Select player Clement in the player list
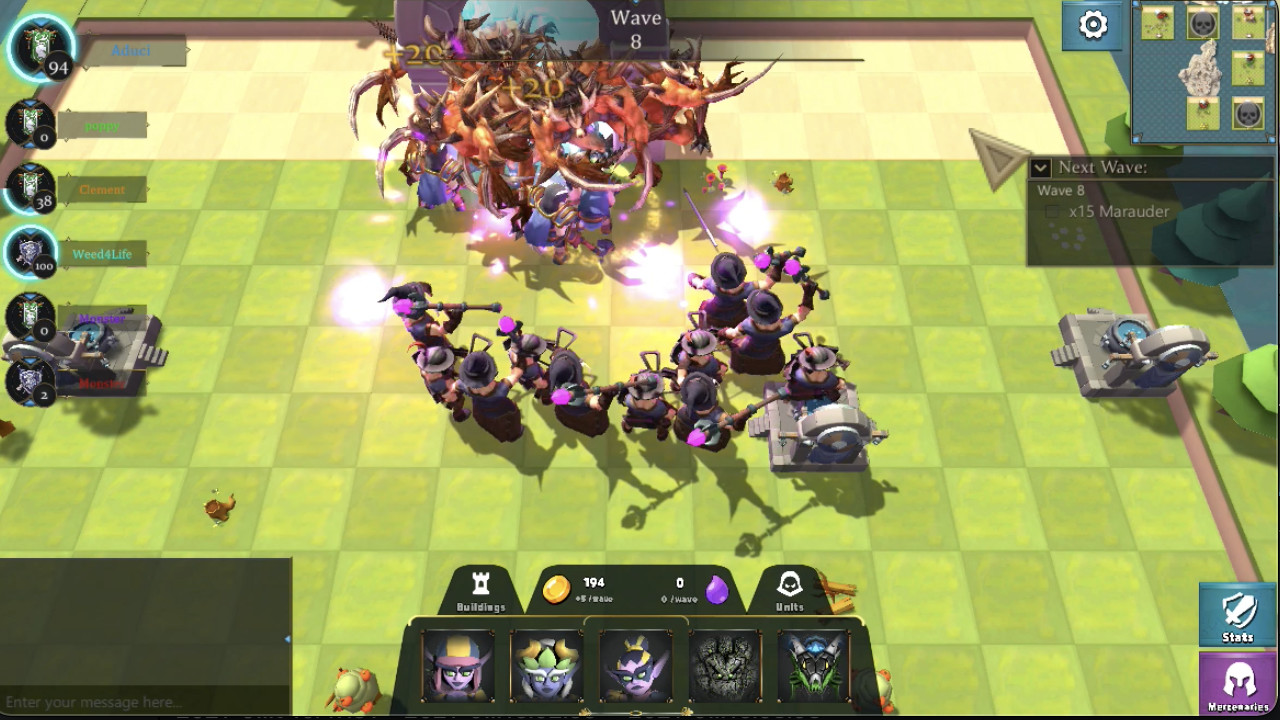The width and height of the screenshot is (1280, 720). point(102,189)
